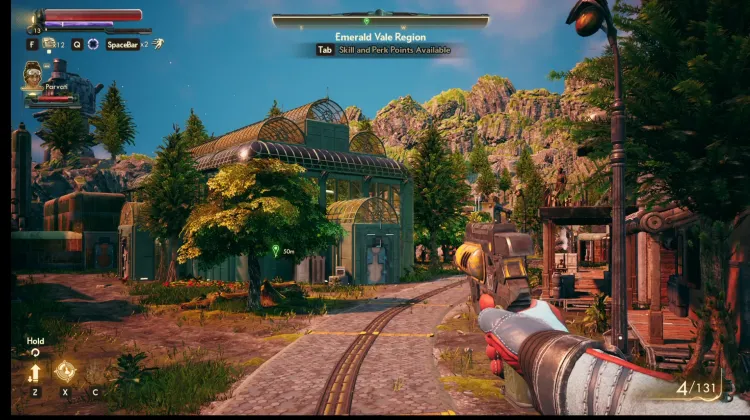The width and height of the screenshot is (750, 420).
Task: Activate the companion command arrow icon
Action: 35,372
